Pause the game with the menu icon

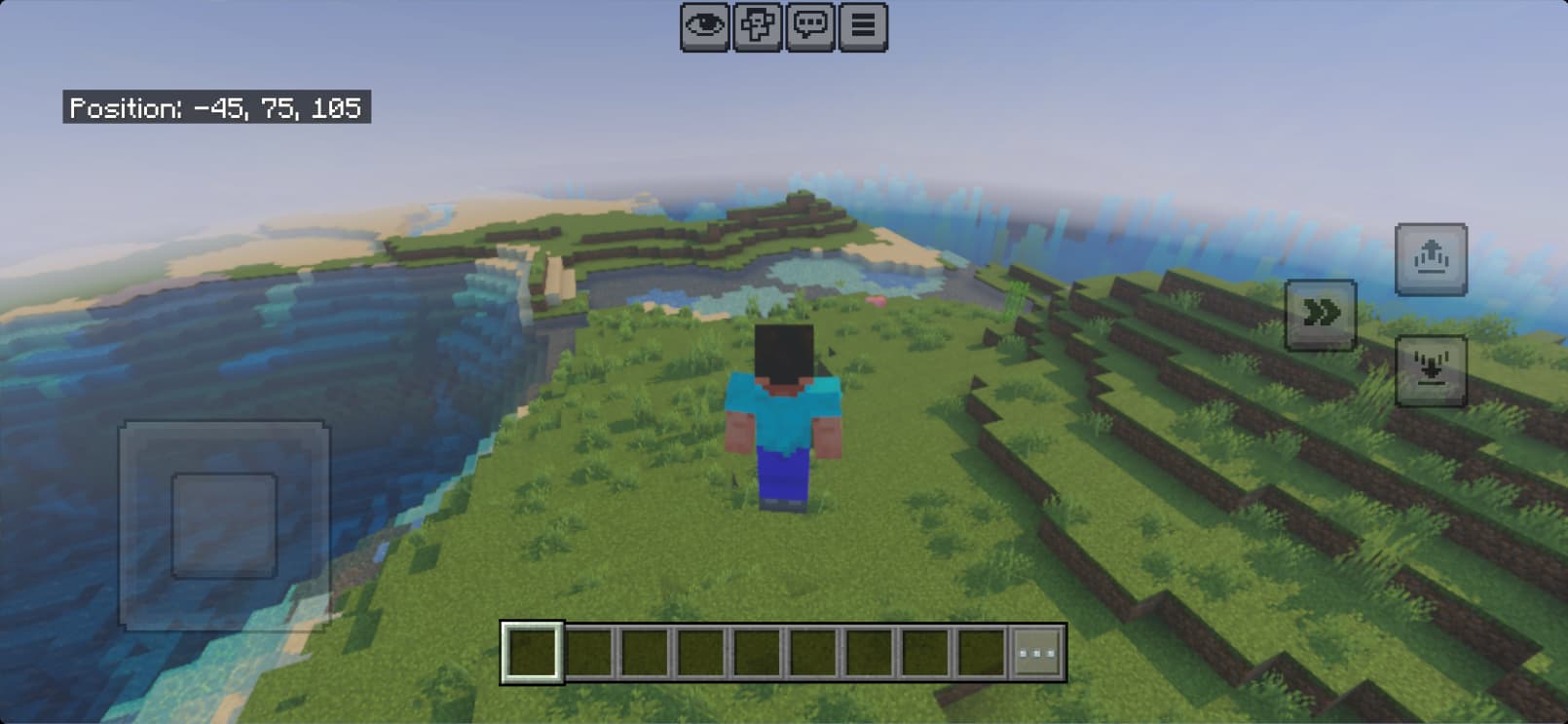click(861, 26)
